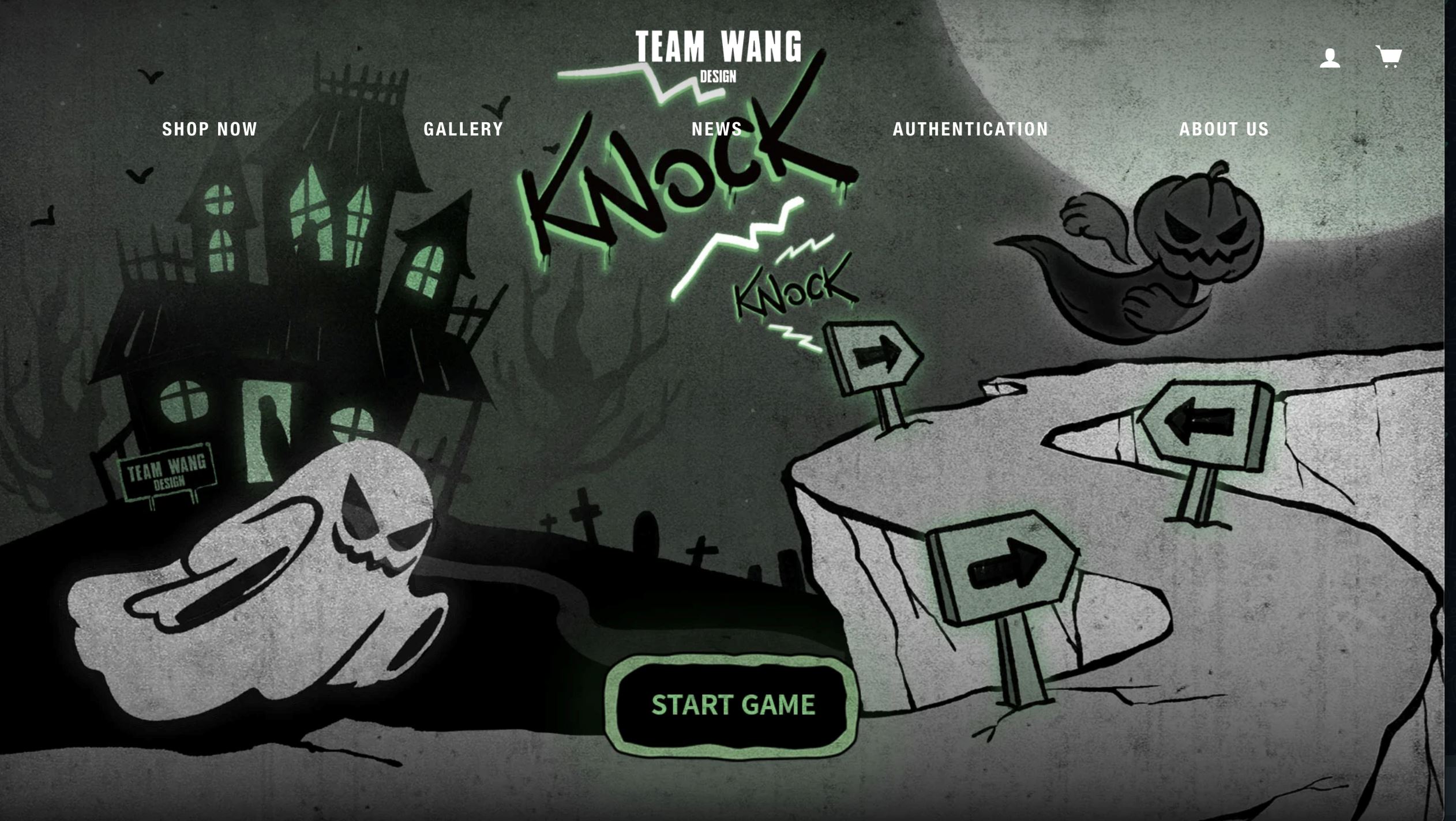This screenshot has width=1456, height=821.
Task: Visit the AUTHENTICATION page
Action: pos(970,129)
